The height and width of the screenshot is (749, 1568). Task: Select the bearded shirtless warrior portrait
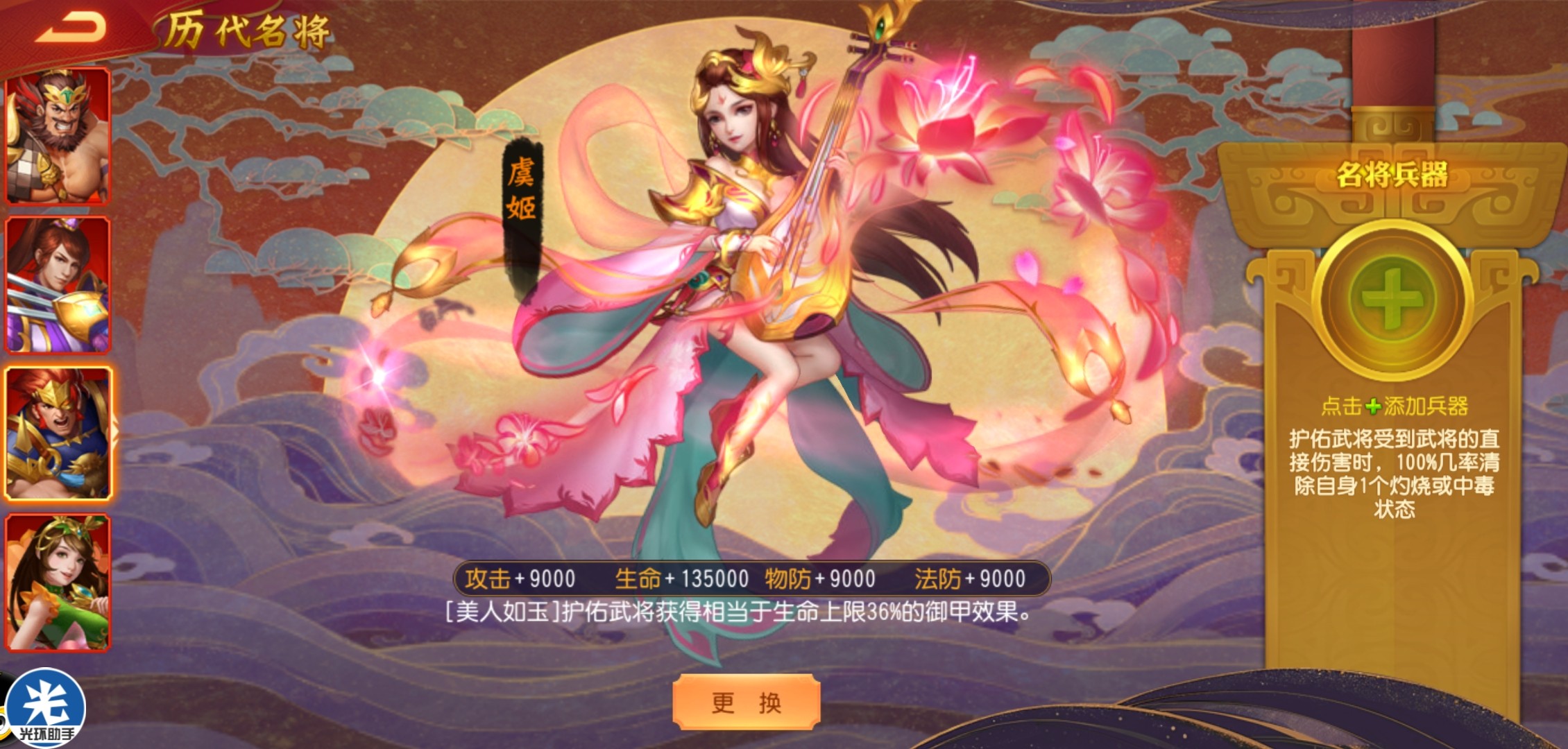coord(58,136)
